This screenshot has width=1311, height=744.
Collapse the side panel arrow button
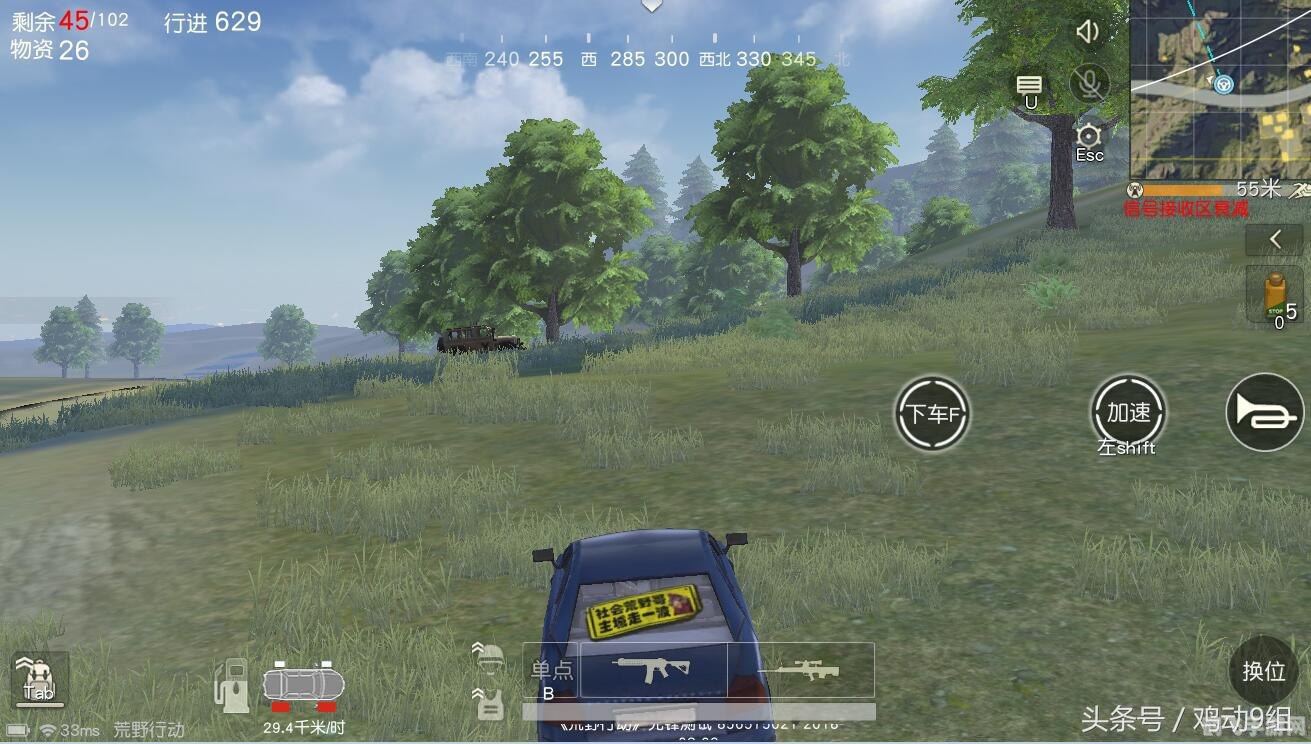pyautogui.click(x=1275, y=240)
